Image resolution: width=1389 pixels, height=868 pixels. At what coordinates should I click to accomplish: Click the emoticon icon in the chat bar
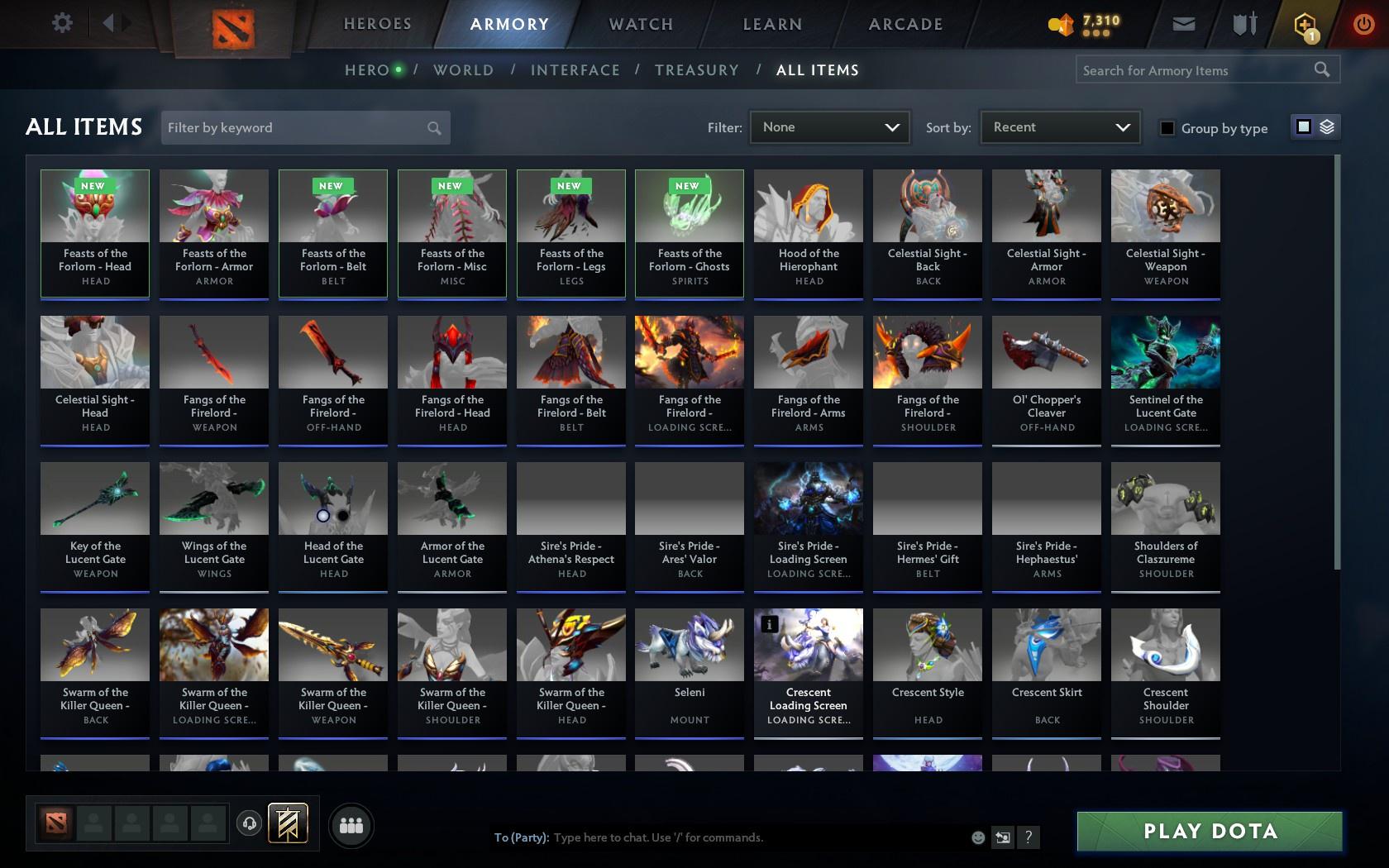click(x=978, y=837)
